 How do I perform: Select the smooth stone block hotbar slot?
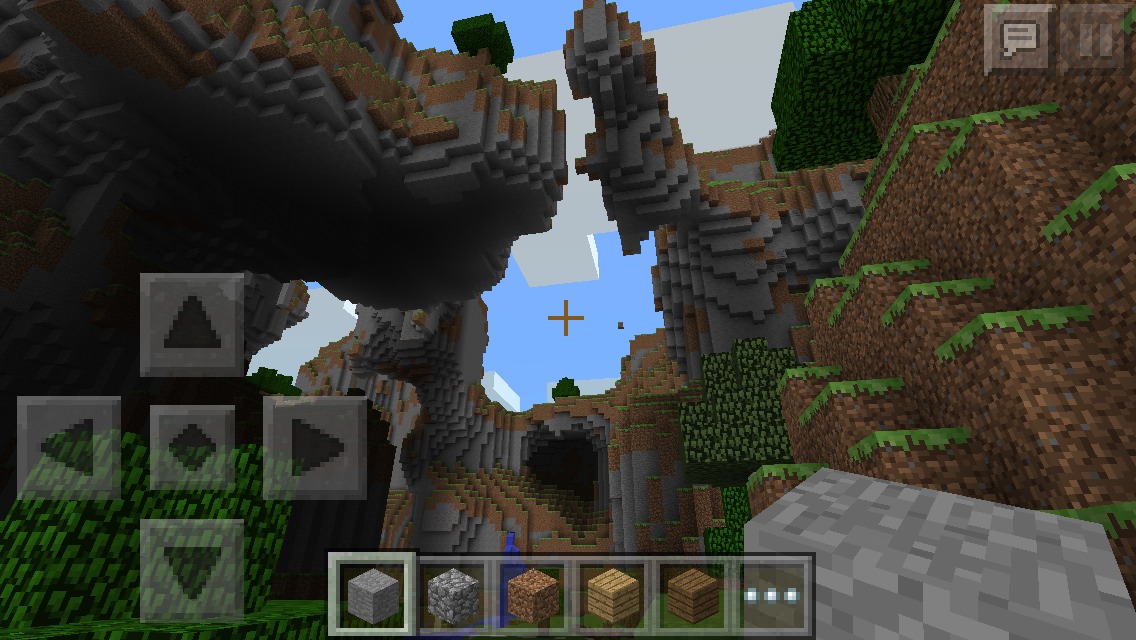click(374, 594)
